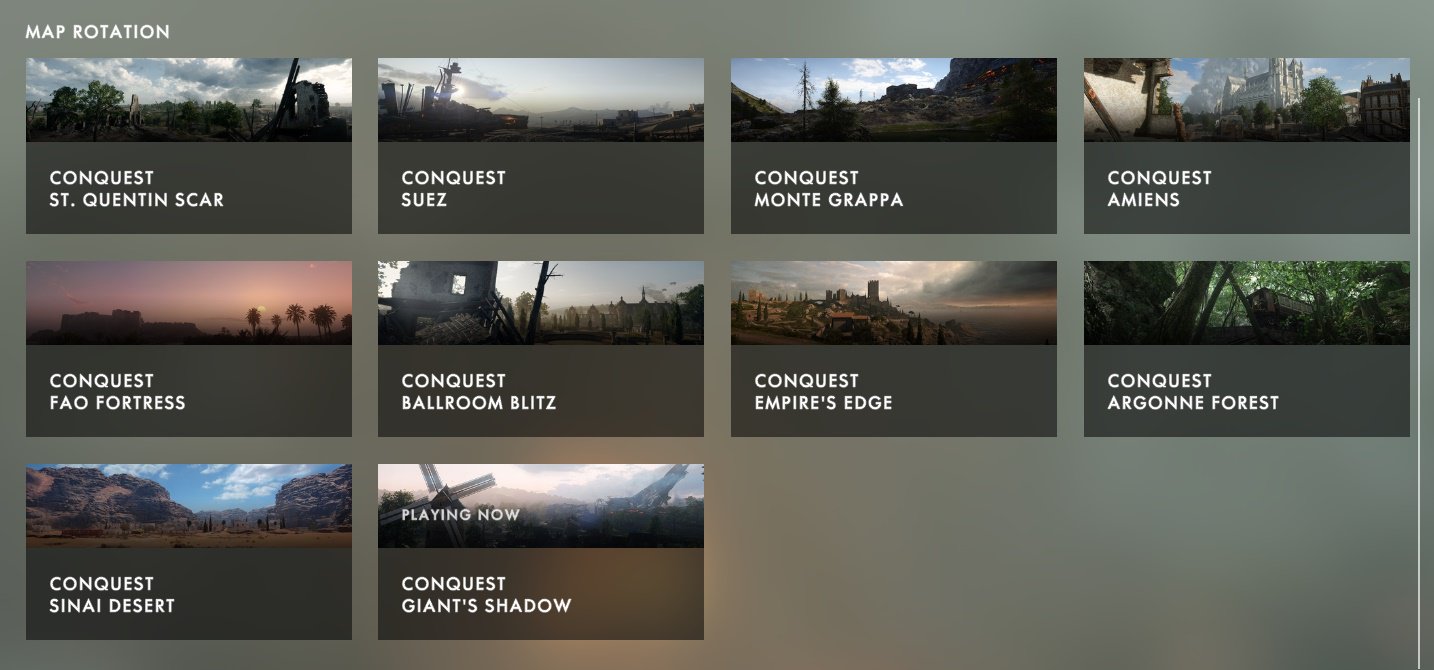Image resolution: width=1434 pixels, height=670 pixels.
Task: Click the Amiens Conquest map card
Action: tap(1246, 146)
